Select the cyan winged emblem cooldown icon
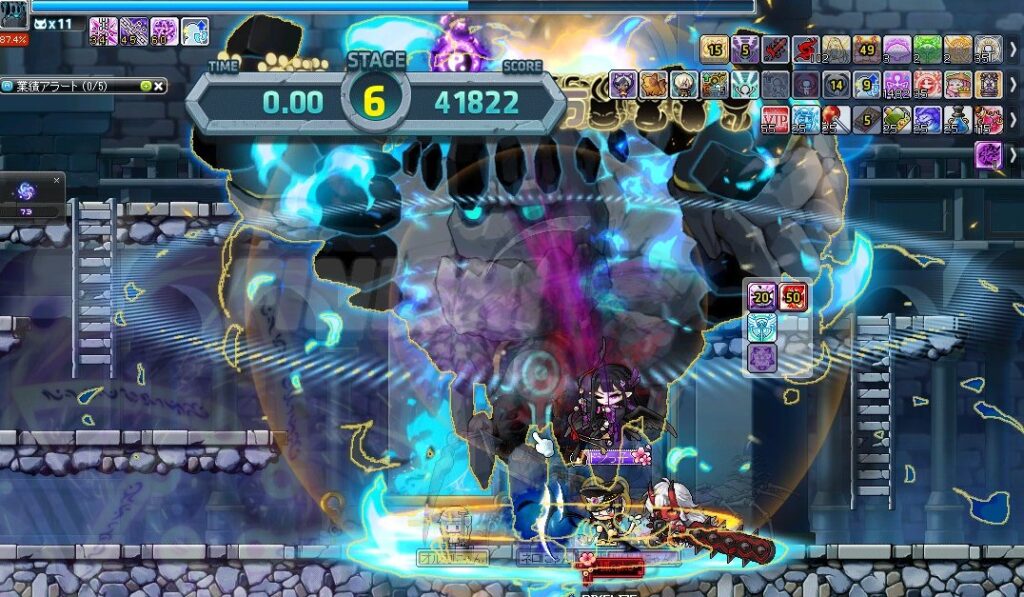This screenshot has height=597, width=1024. [x=762, y=326]
